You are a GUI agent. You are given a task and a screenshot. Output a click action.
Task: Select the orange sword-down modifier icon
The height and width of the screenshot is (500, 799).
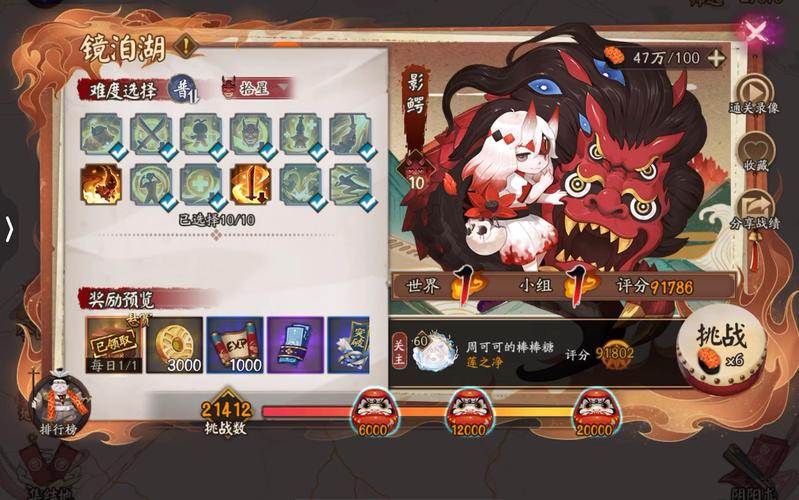click(250, 185)
